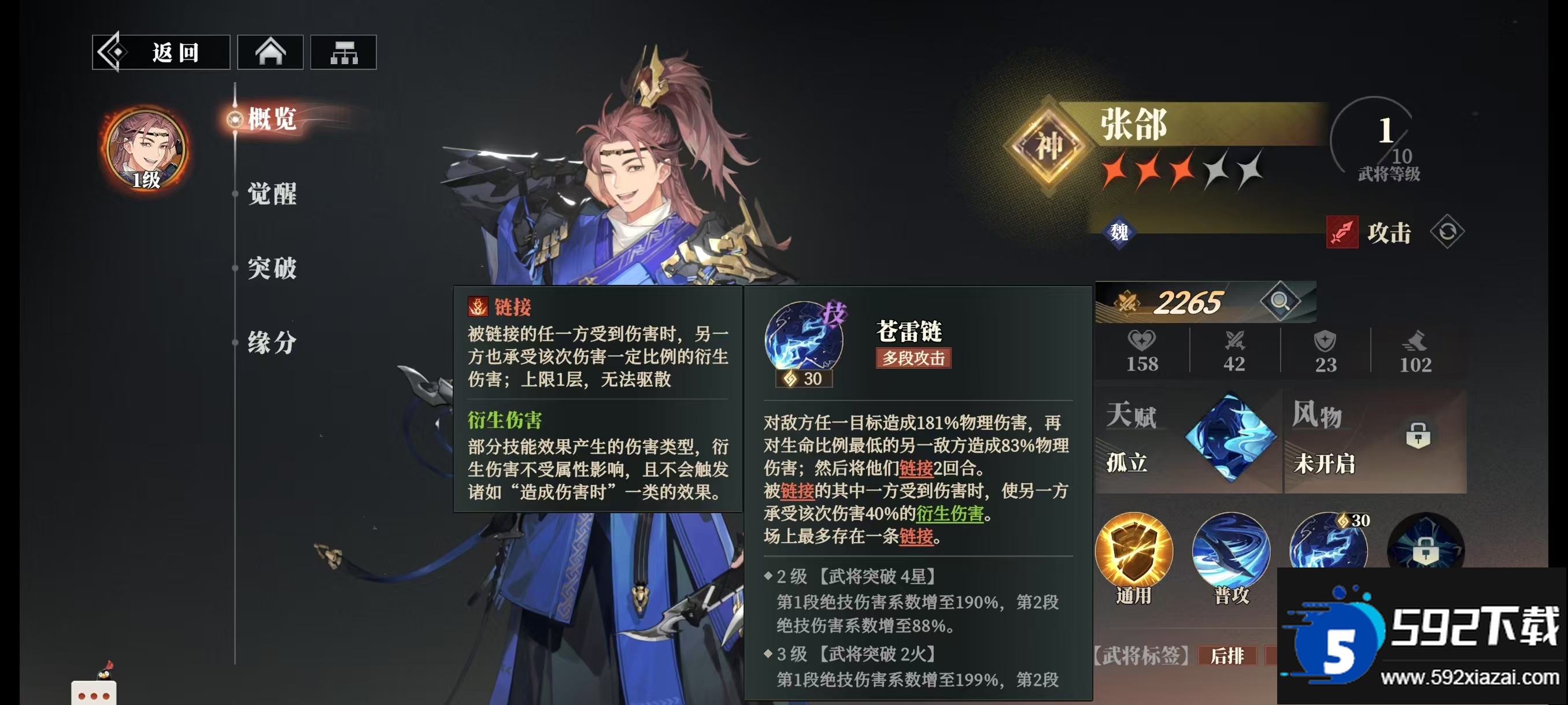Image resolution: width=1568 pixels, height=705 pixels.
Task: Switch to the 突破 tab
Action: (x=272, y=269)
